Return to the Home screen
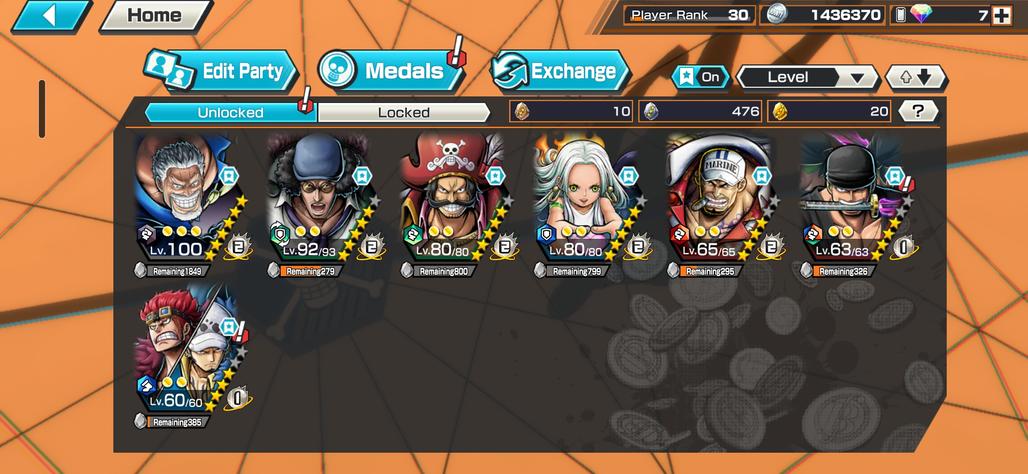This screenshot has width=1028, height=474. [154, 16]
